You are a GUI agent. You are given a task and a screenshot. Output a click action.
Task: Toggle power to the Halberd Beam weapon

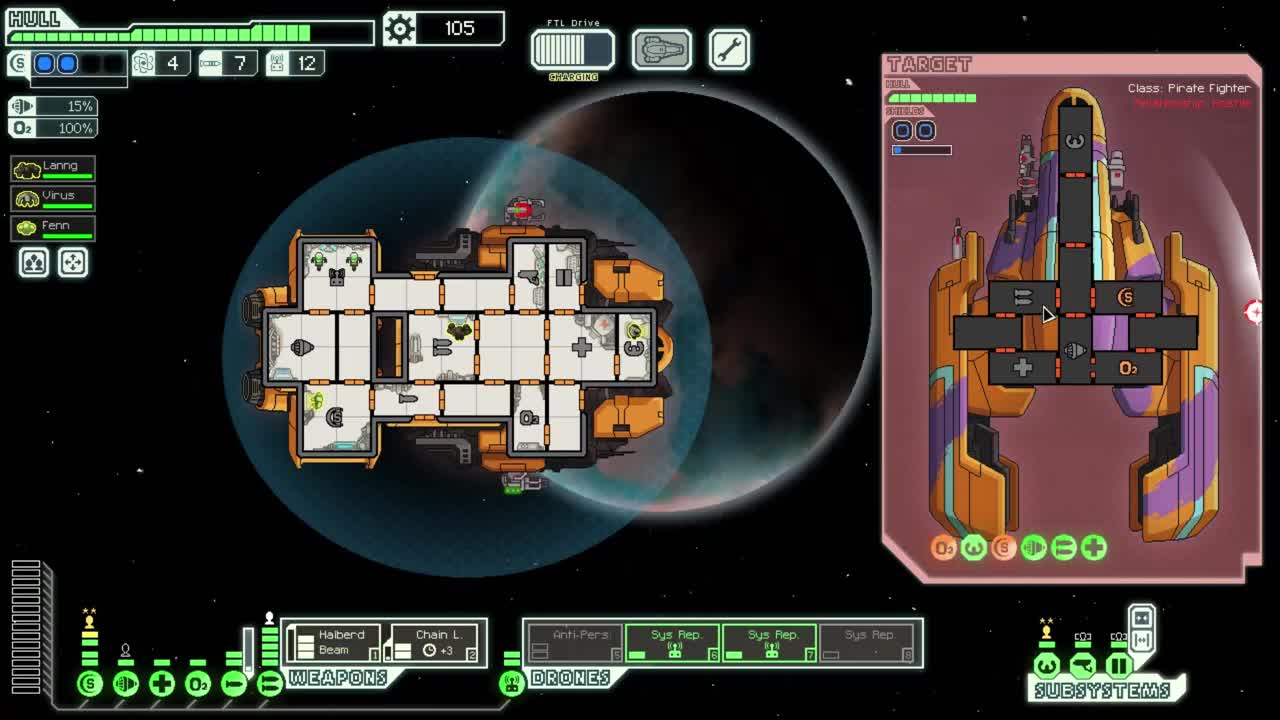pos(336,640)
